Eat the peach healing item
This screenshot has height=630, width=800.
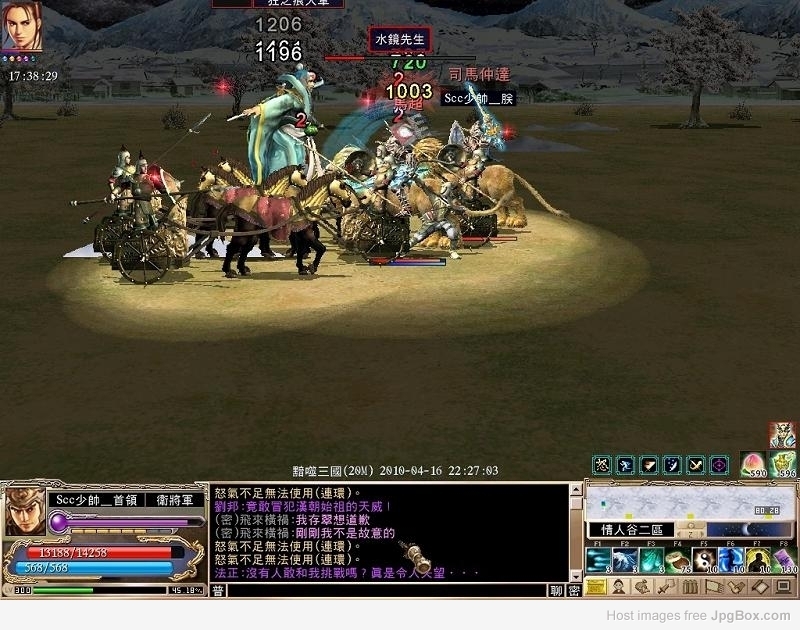[751, 465]
